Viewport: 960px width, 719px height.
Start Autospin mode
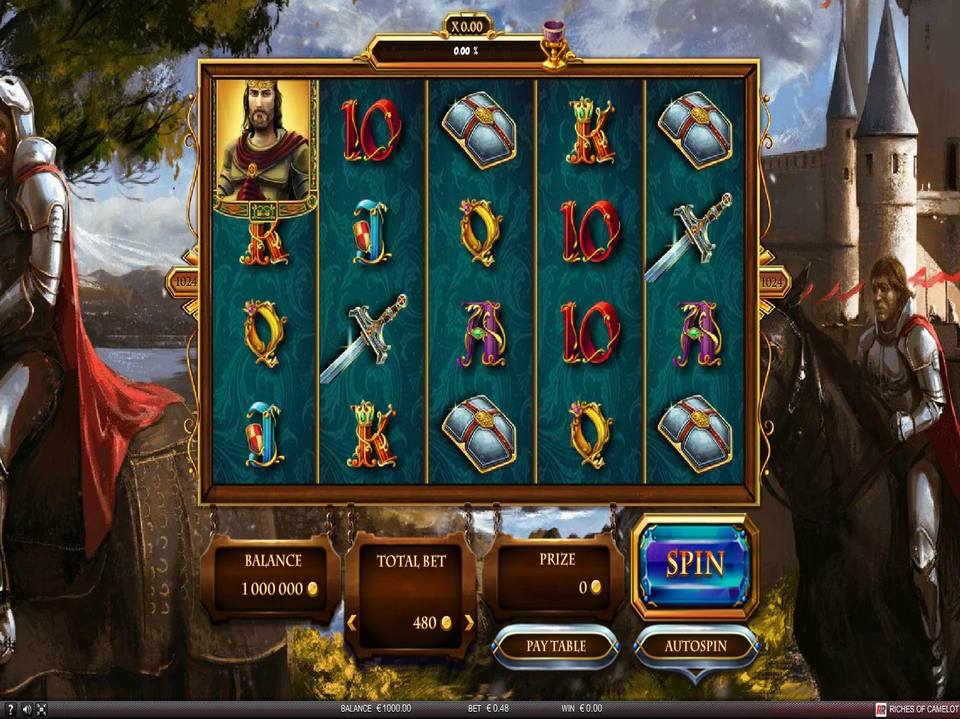(696, 646)
